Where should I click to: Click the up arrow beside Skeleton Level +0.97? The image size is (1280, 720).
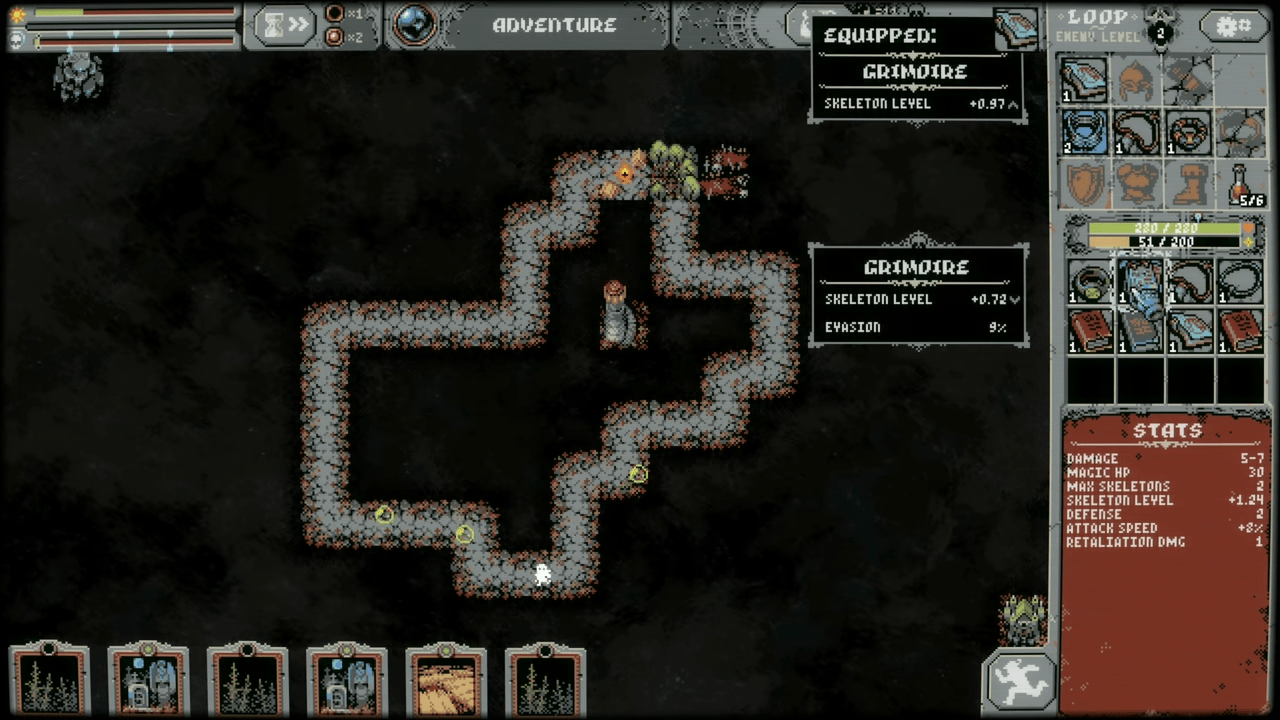1012,104
